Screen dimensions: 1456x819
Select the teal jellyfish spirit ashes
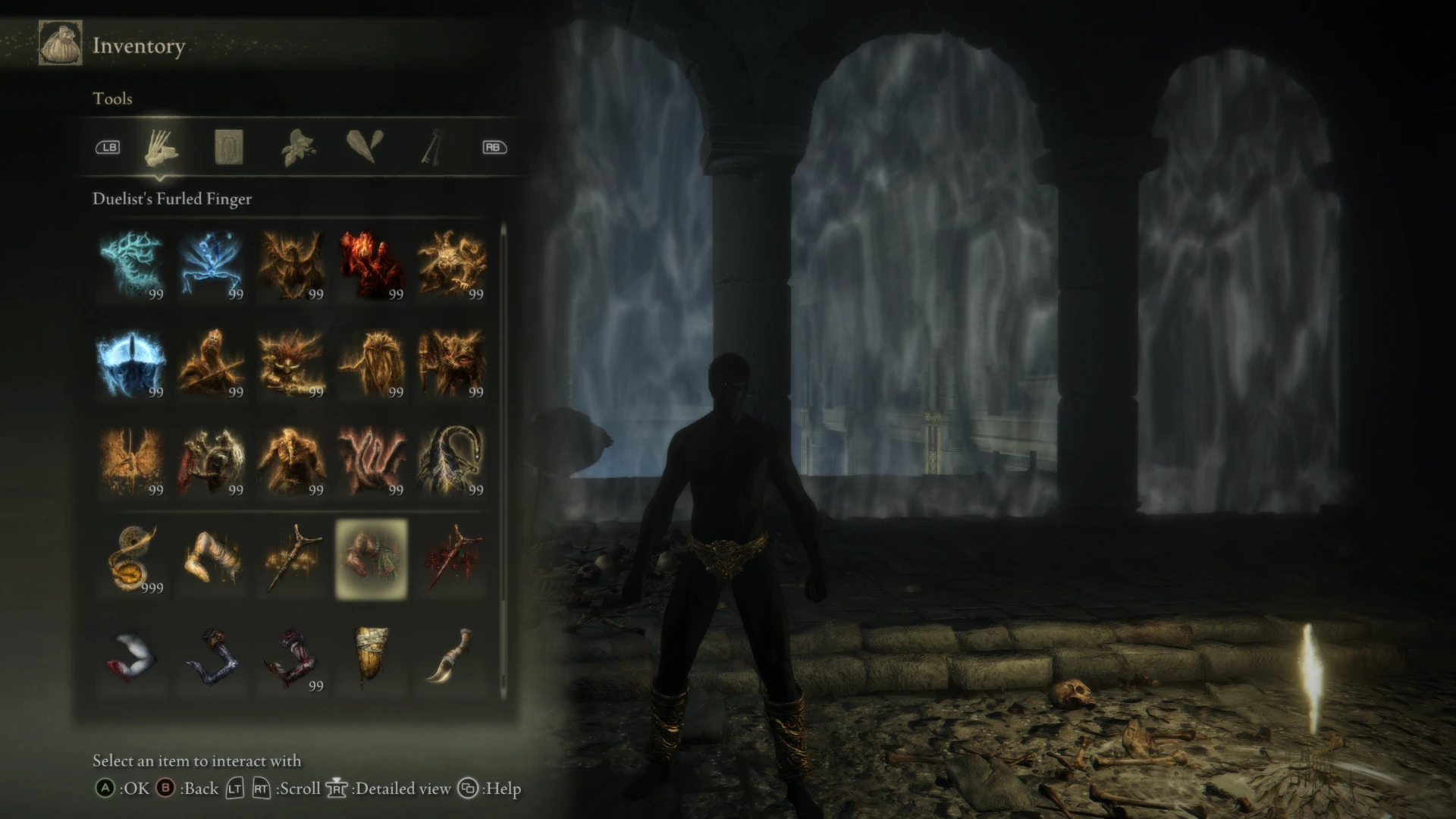coord(130,265)
